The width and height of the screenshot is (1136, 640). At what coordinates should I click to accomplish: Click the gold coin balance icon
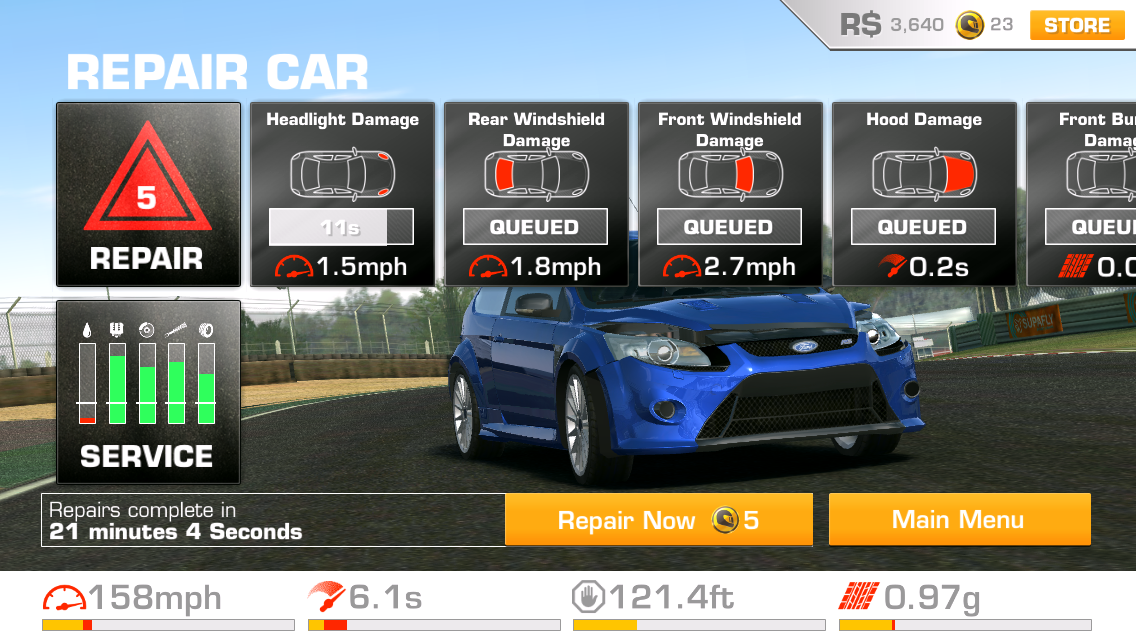pos(968,25)
